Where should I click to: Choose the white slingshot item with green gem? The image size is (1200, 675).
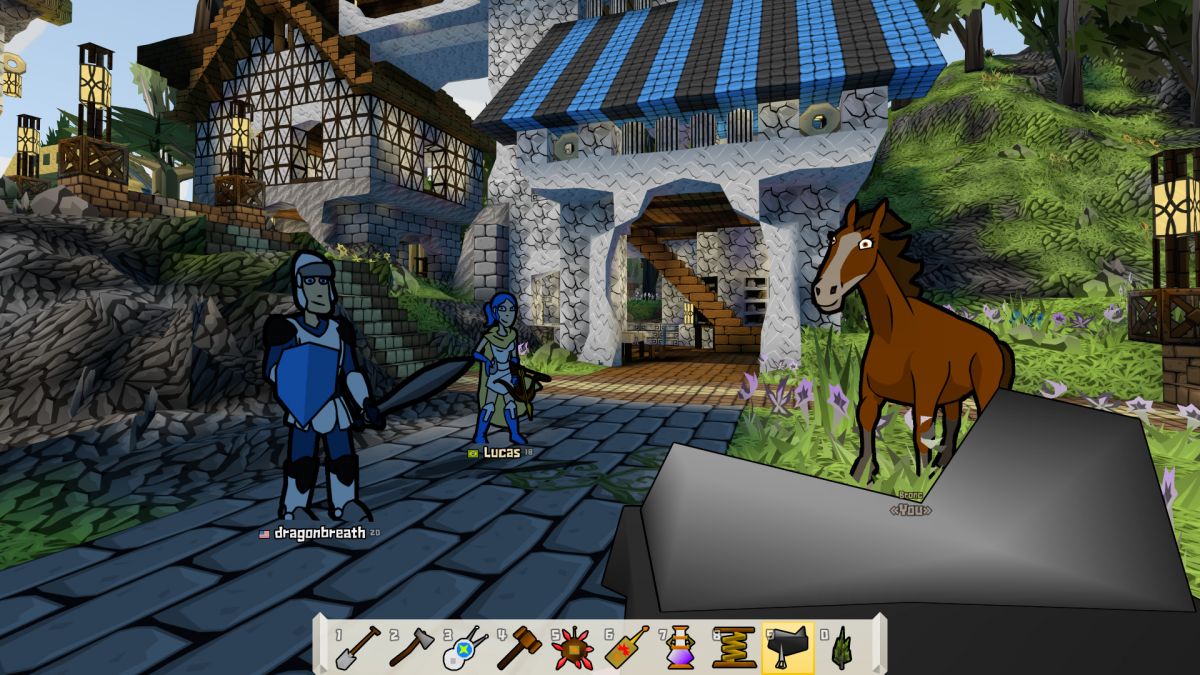[x=465, y=647]
